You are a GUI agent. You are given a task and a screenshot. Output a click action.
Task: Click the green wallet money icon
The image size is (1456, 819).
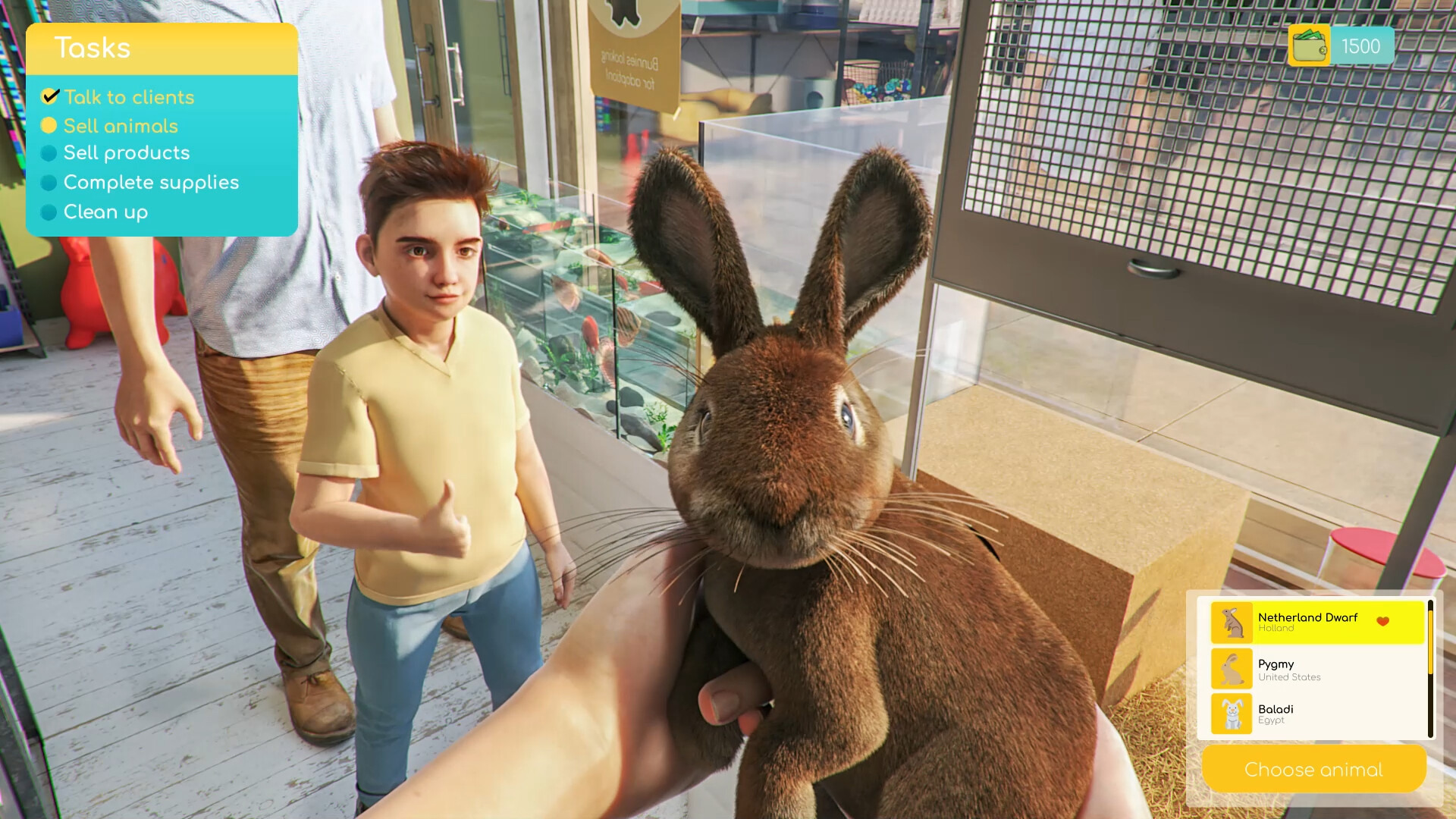coord(1309,45)
